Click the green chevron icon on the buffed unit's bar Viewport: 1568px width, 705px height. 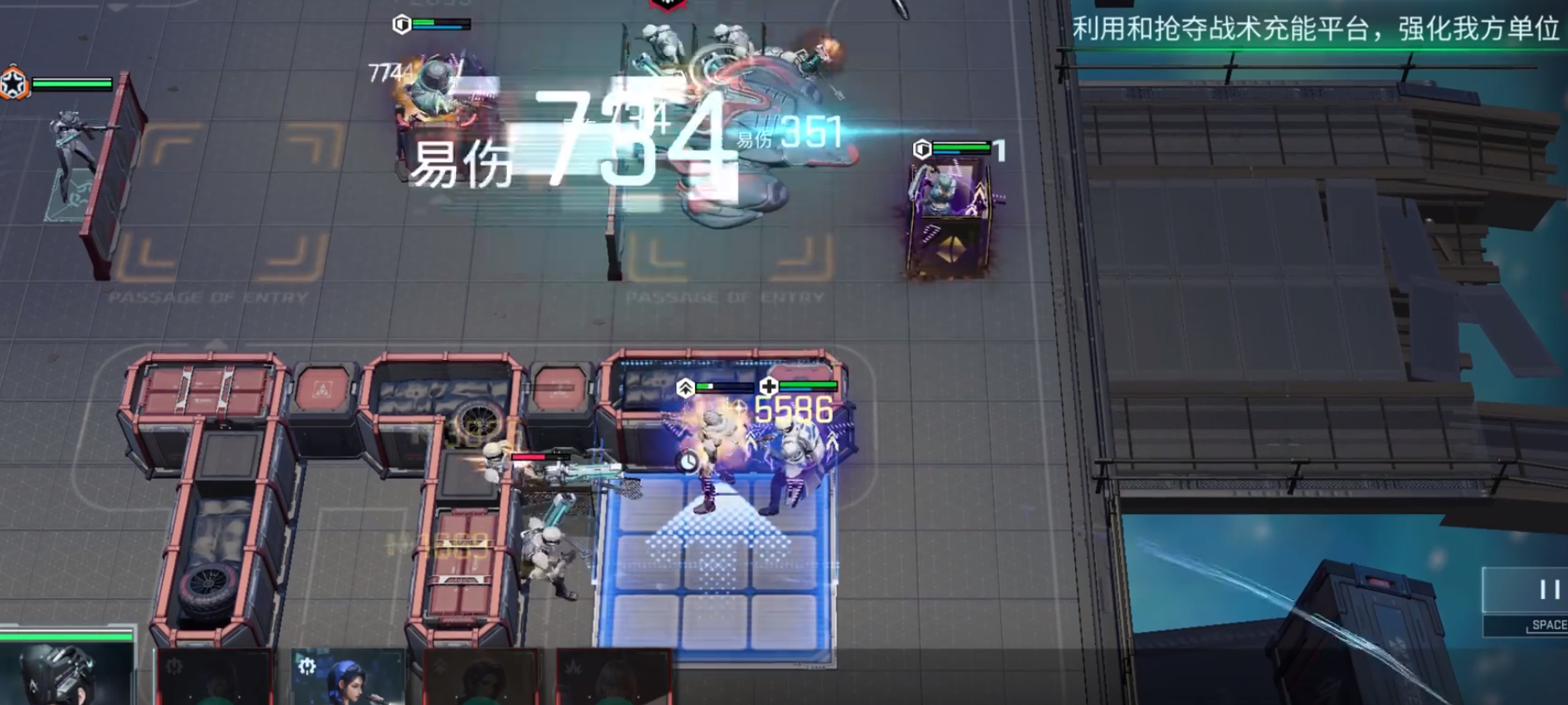tap(685, 387)
